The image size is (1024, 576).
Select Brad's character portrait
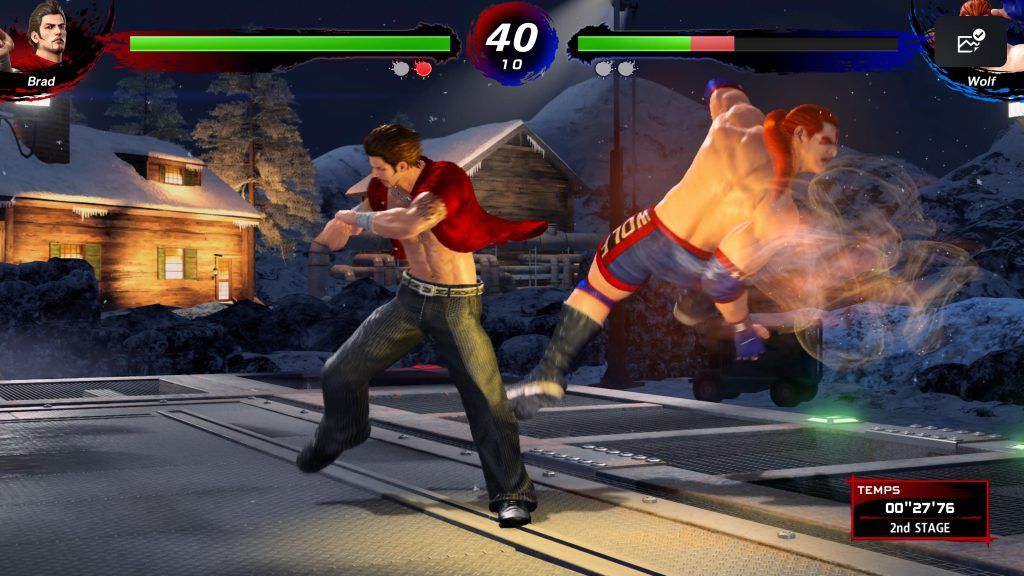click(47, 35)
